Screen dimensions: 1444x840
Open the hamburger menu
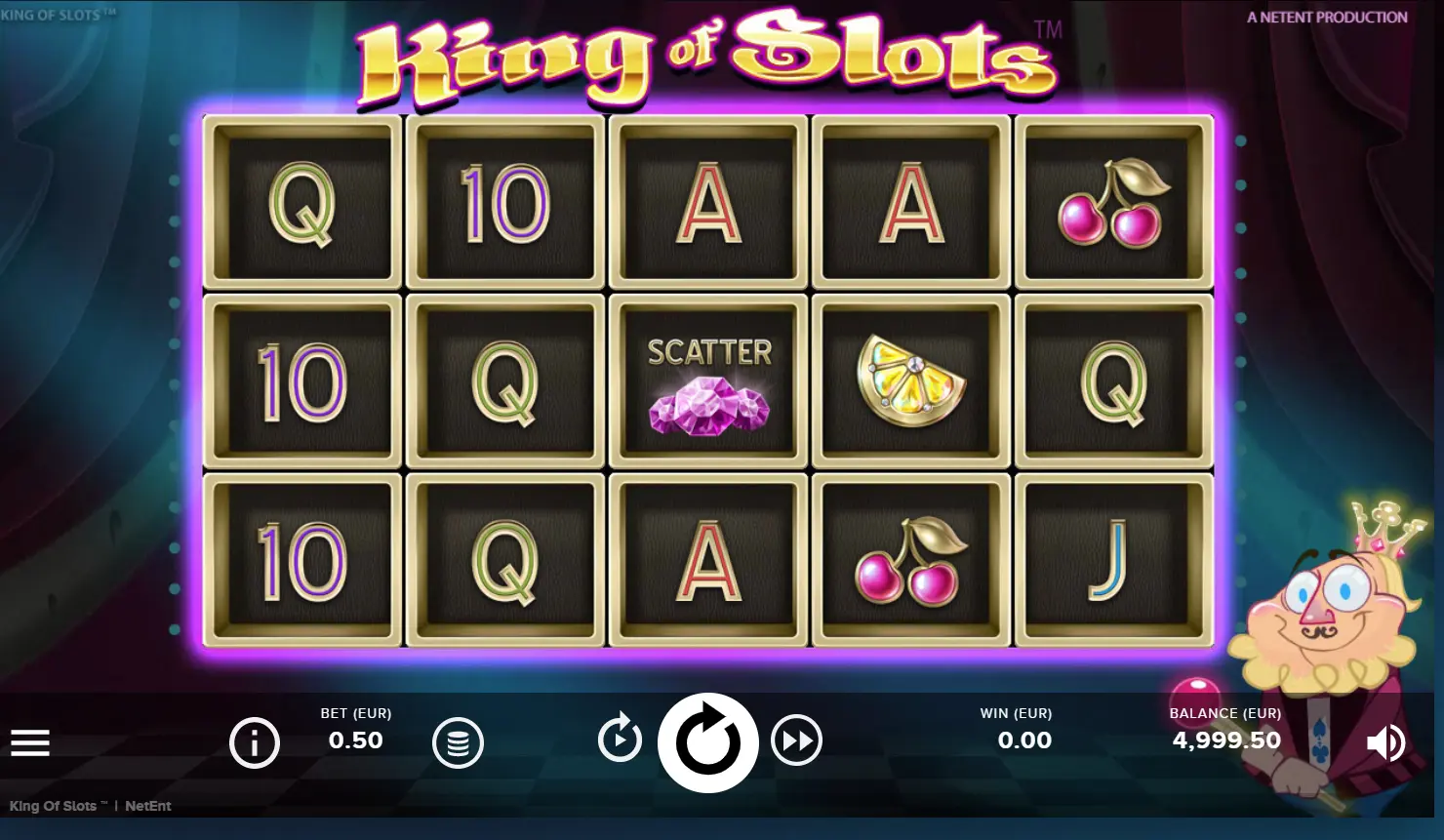(30, 743)
